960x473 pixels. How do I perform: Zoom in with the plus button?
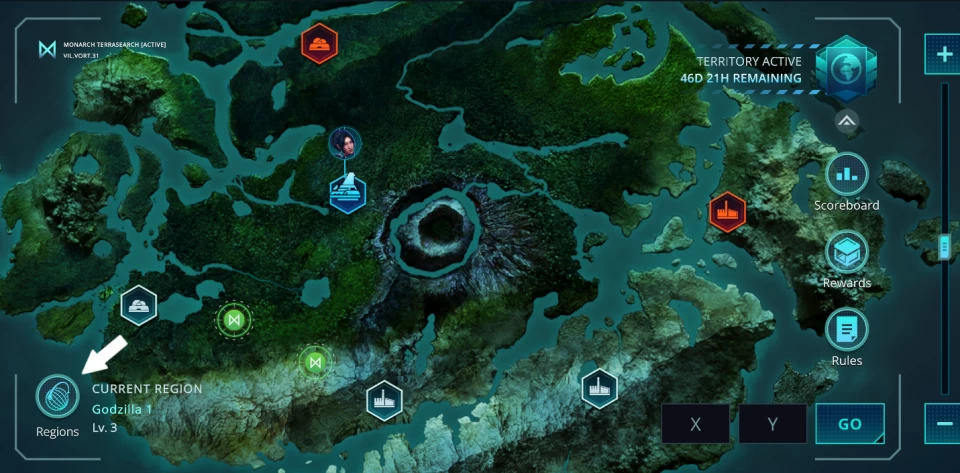[x=943, y=54]
